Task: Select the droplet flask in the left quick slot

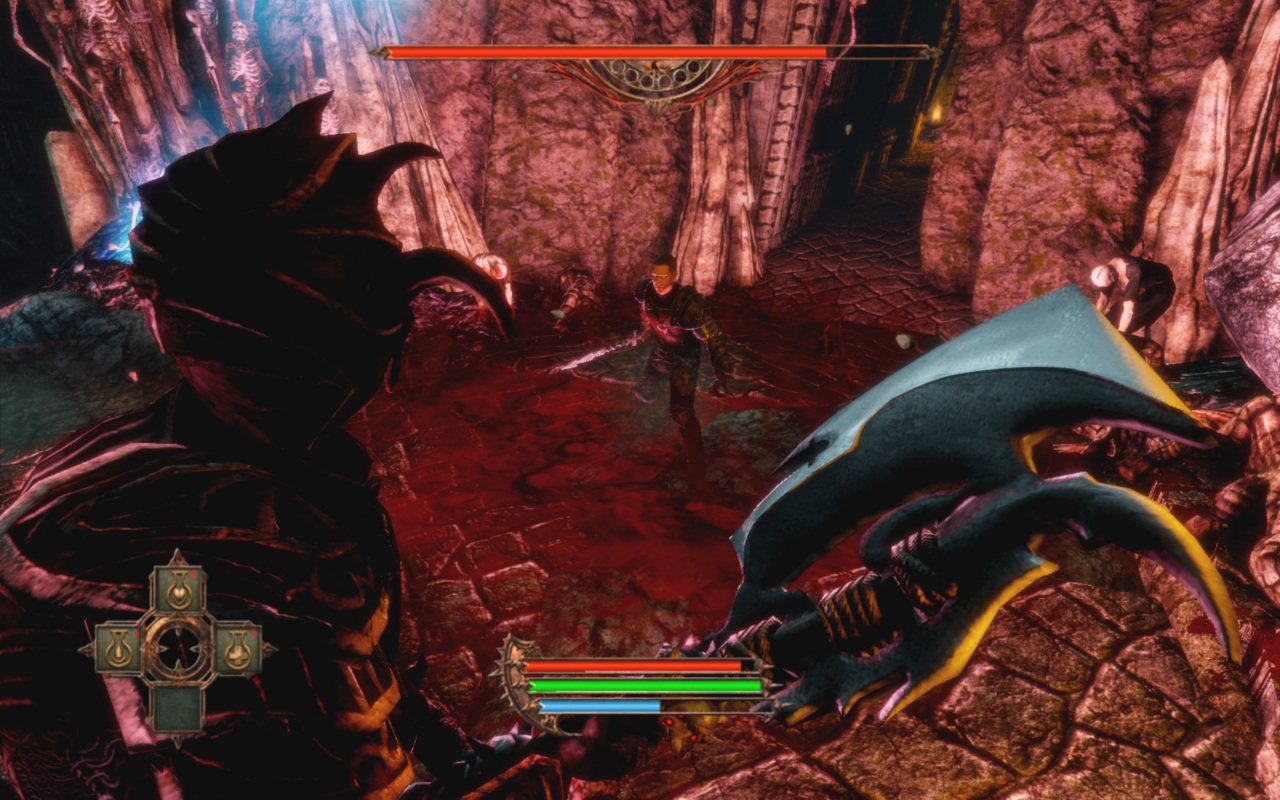Action: point(120,650)
